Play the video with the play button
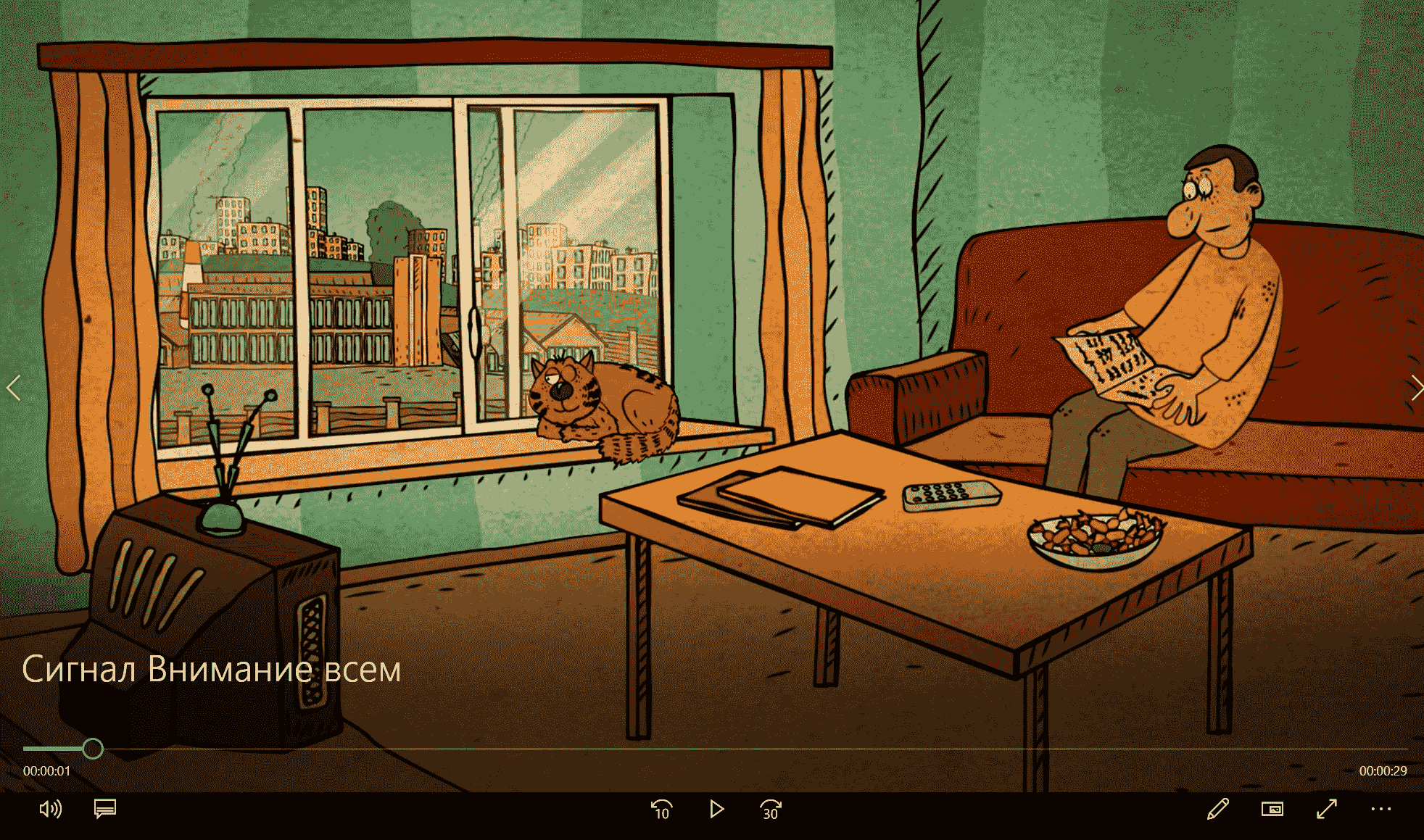Screen dimensions: 1424x840 (x=716, y=809)
